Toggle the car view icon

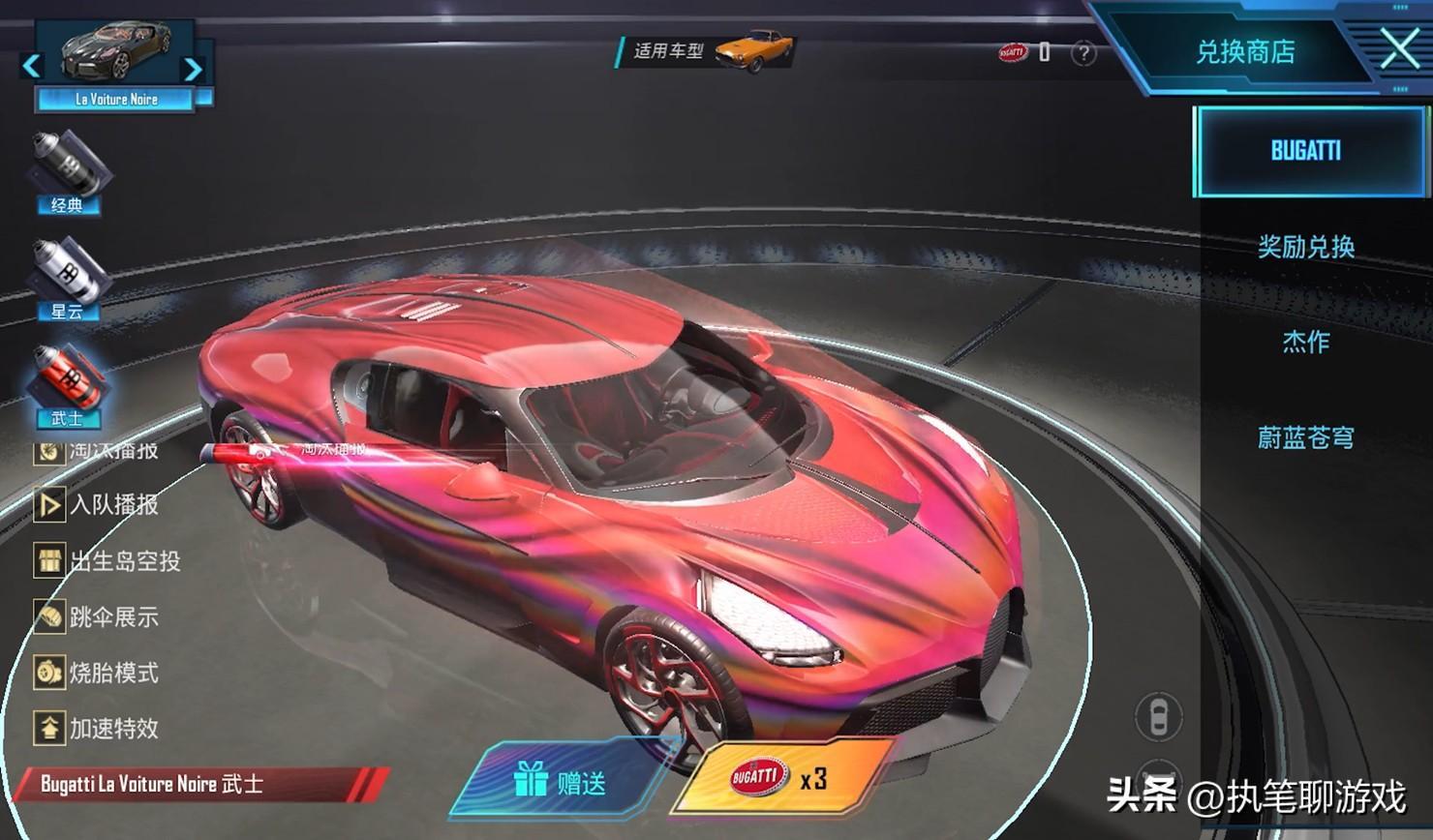[1157, 717]
